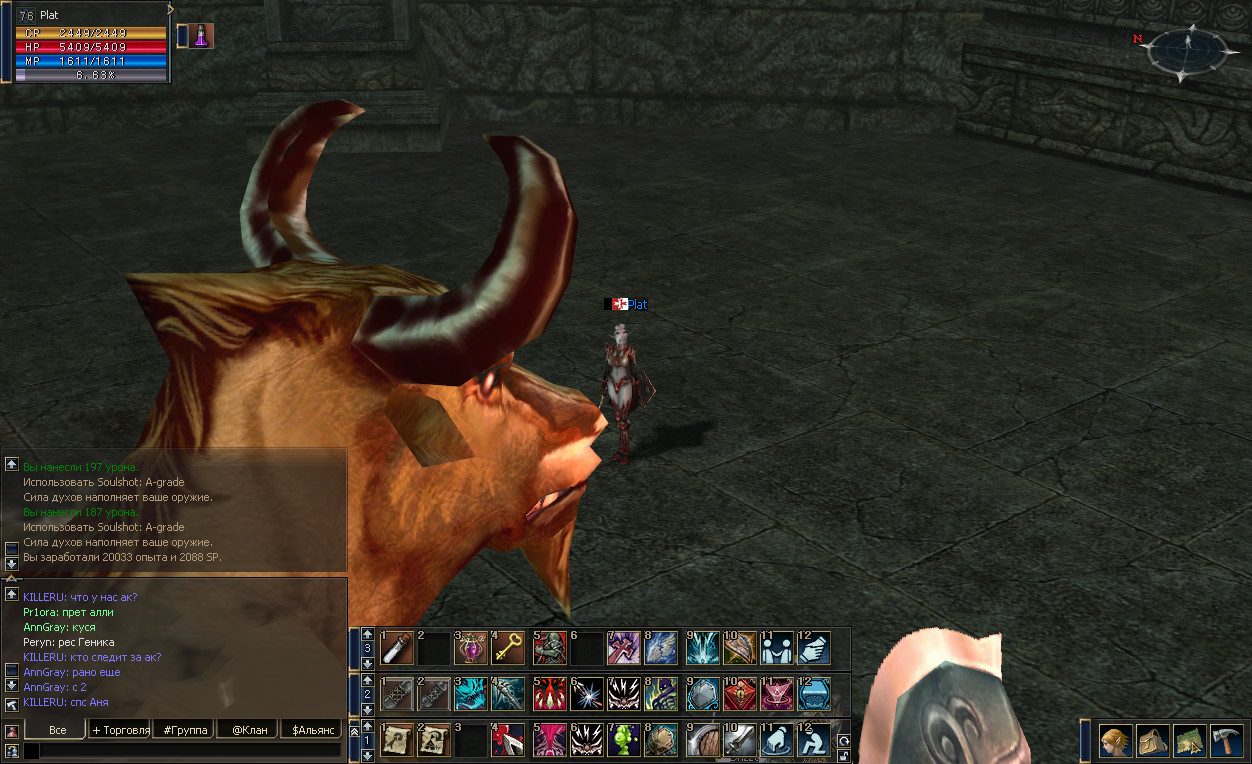Activate the green poison bubbles skill
This screenshot has width=1252, height=764.
(x=624, y=740)
